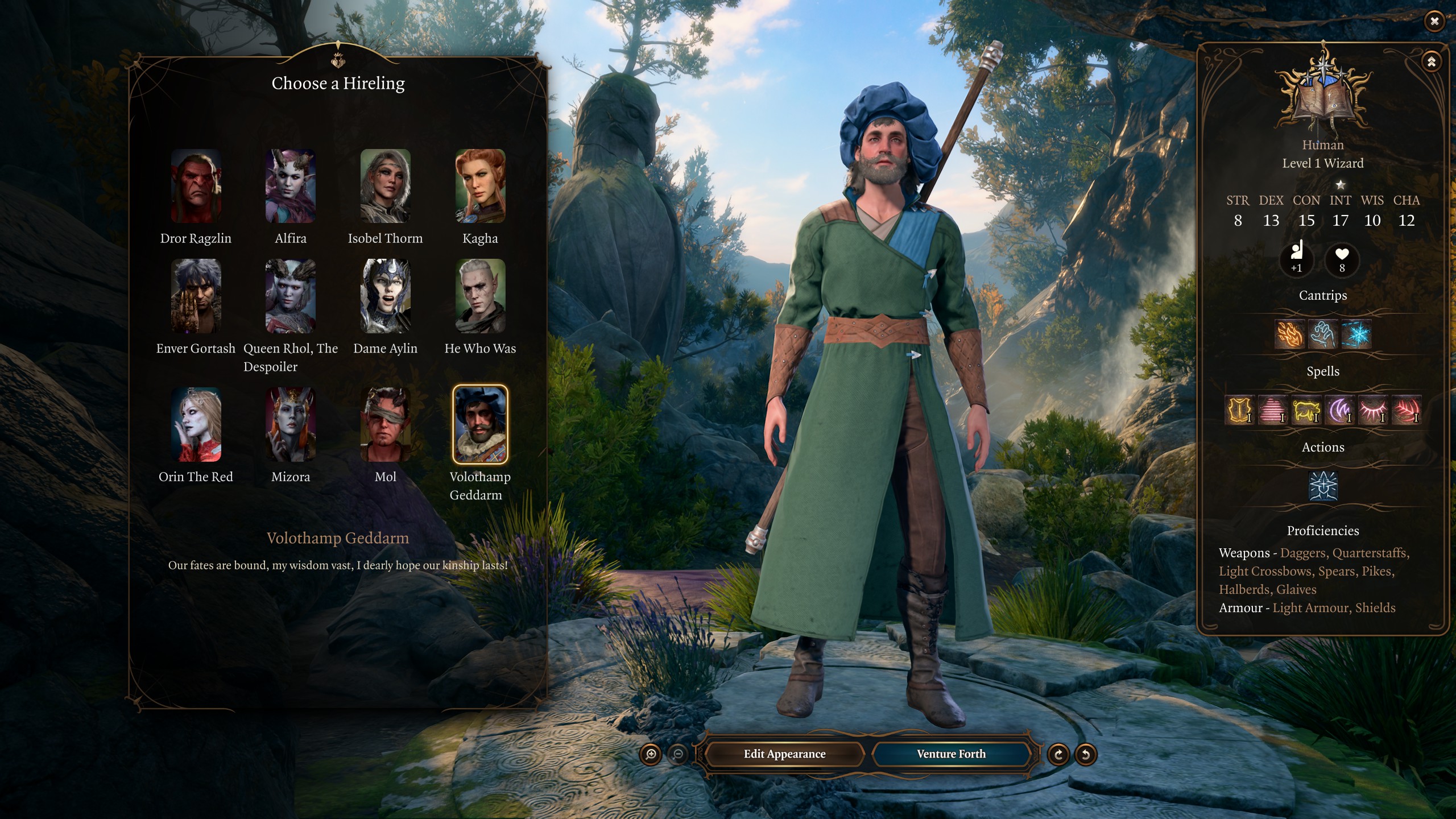Select the Dror Ragzlin hireling portrait
This screenshot has width=1456, height=819.
pos(196,186)
